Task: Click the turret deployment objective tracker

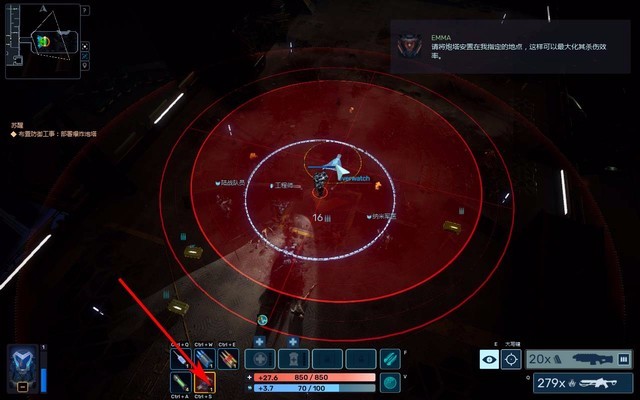Action: coord(52,130)
